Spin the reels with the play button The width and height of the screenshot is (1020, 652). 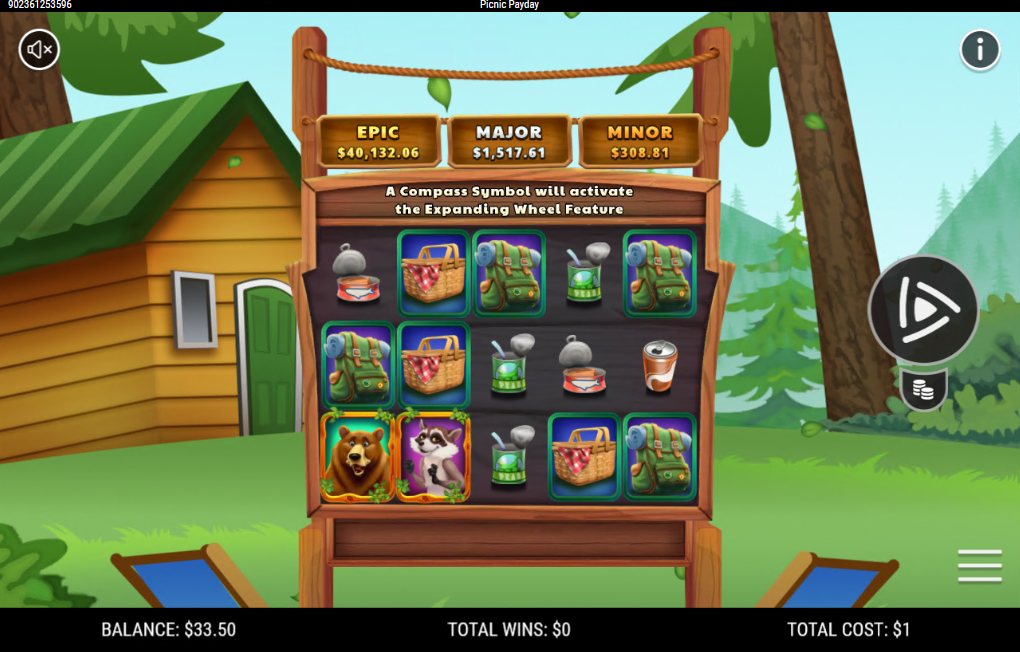(x=923, y=309)
